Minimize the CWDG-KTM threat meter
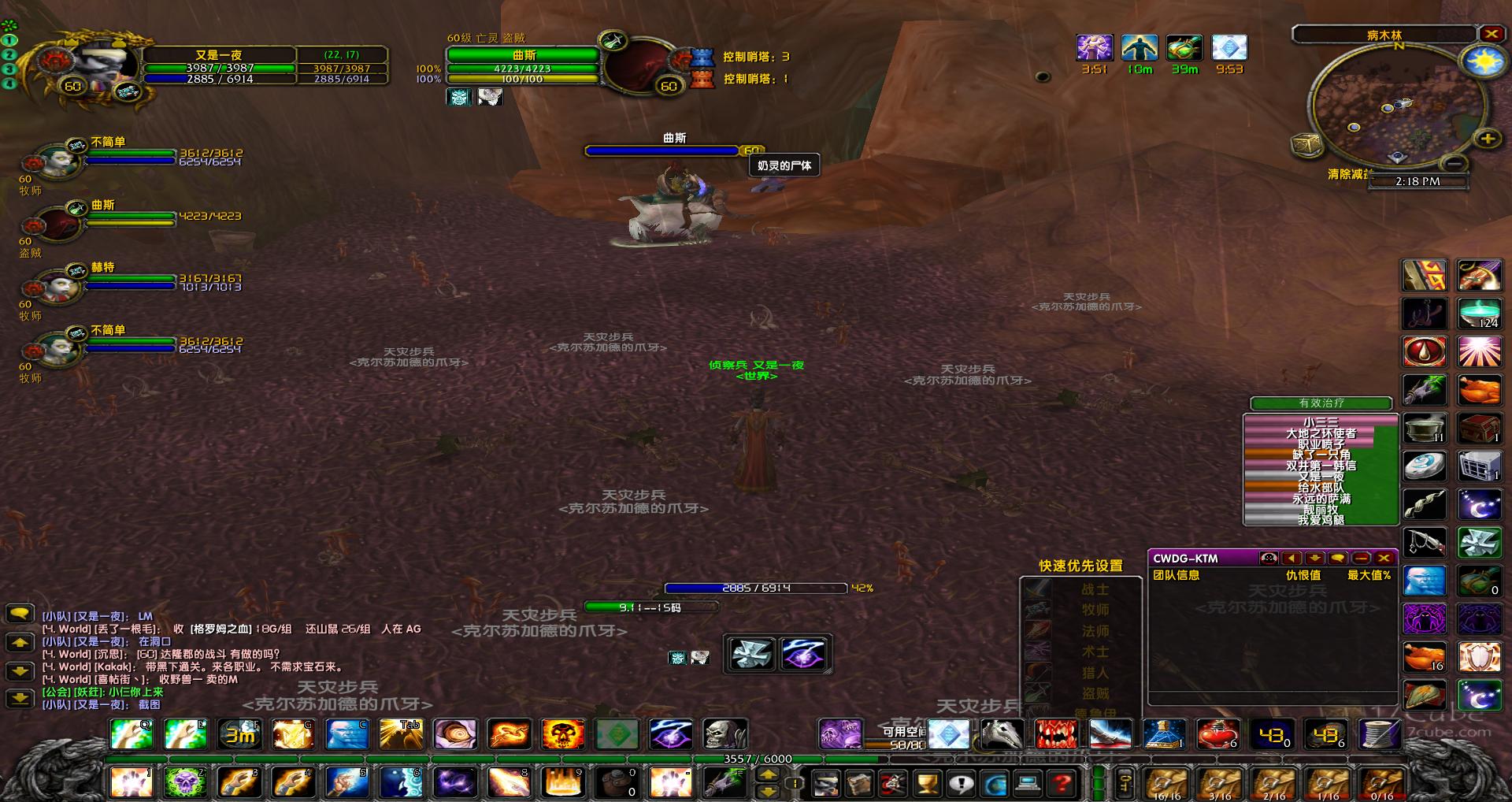Viewport: 1512px width, 802px height. click(1361, 558)
